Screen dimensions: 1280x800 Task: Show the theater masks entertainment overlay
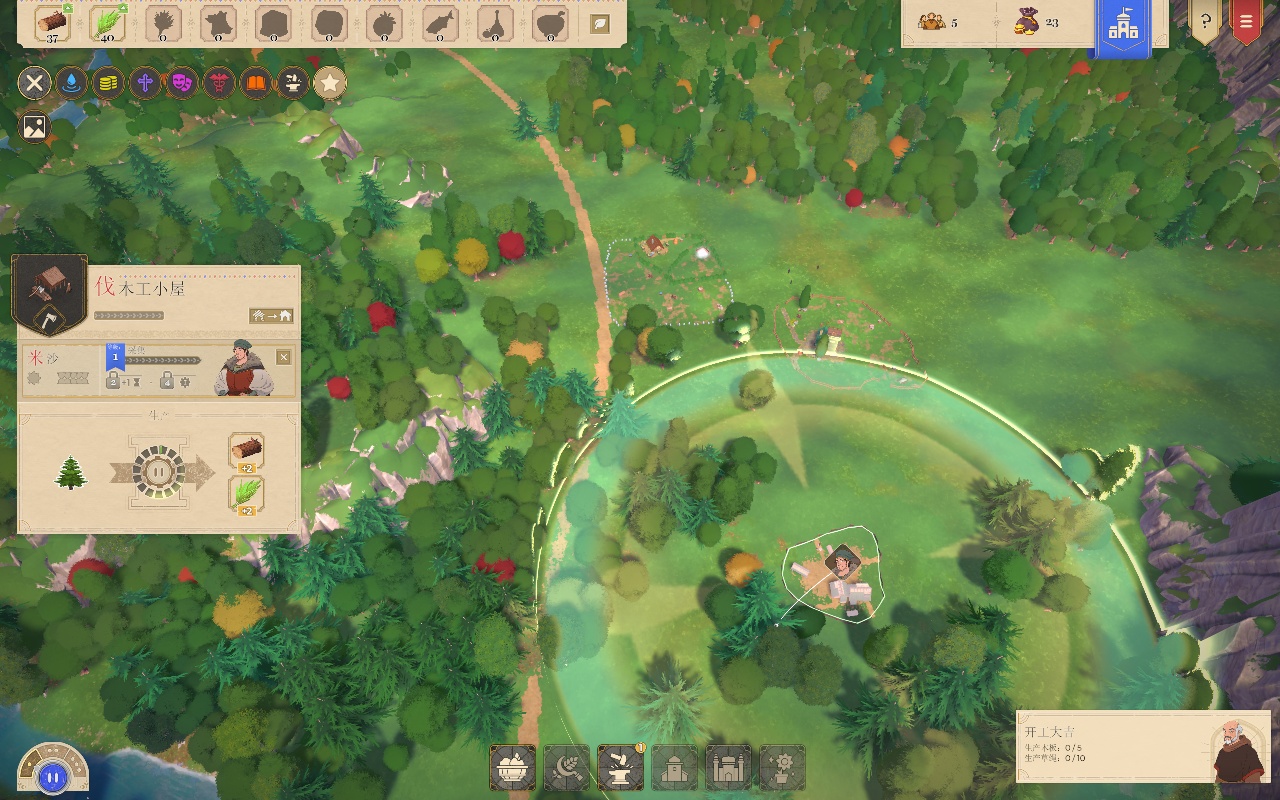pyautogui.click(x=182, y=83)
